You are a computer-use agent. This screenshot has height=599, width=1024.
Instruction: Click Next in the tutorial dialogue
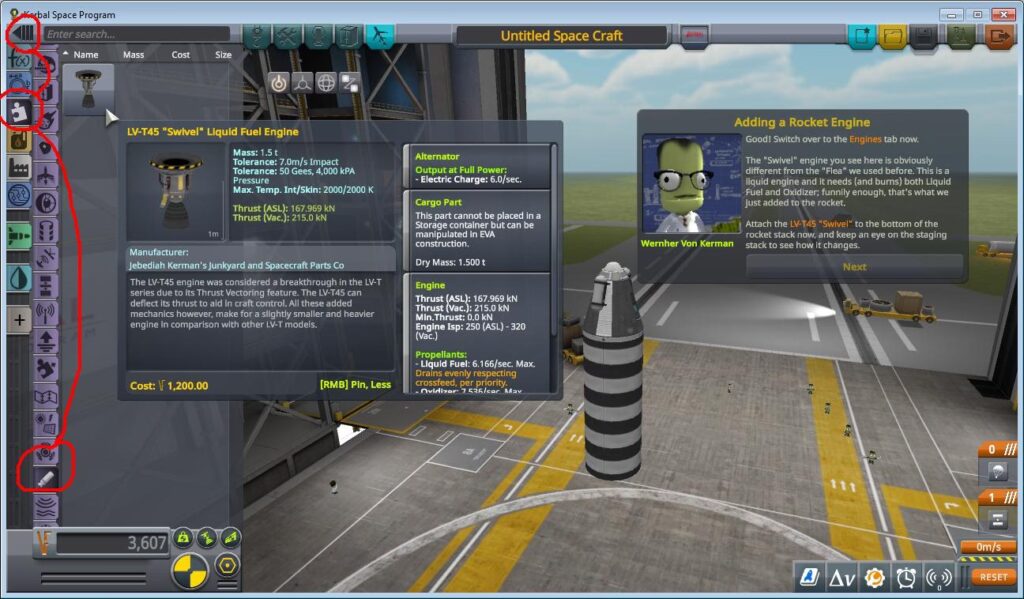pos(854,267)
